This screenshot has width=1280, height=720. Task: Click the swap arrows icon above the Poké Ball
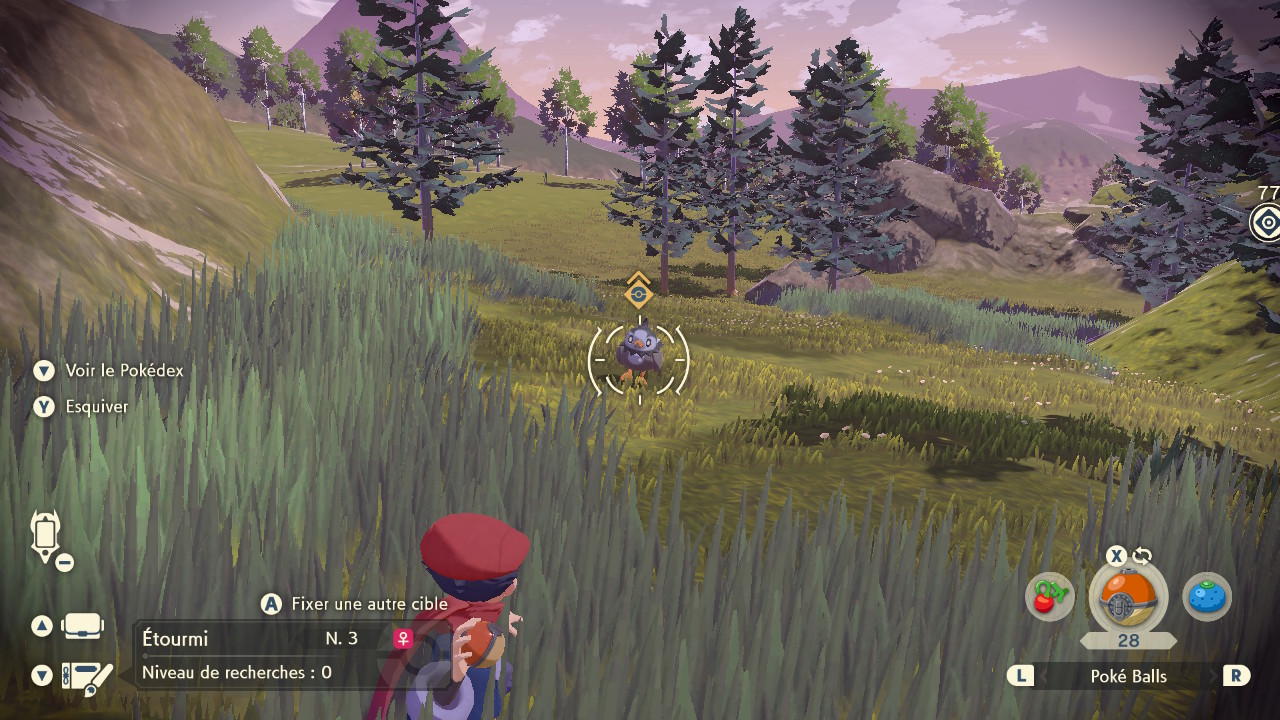coord(1142,557)
